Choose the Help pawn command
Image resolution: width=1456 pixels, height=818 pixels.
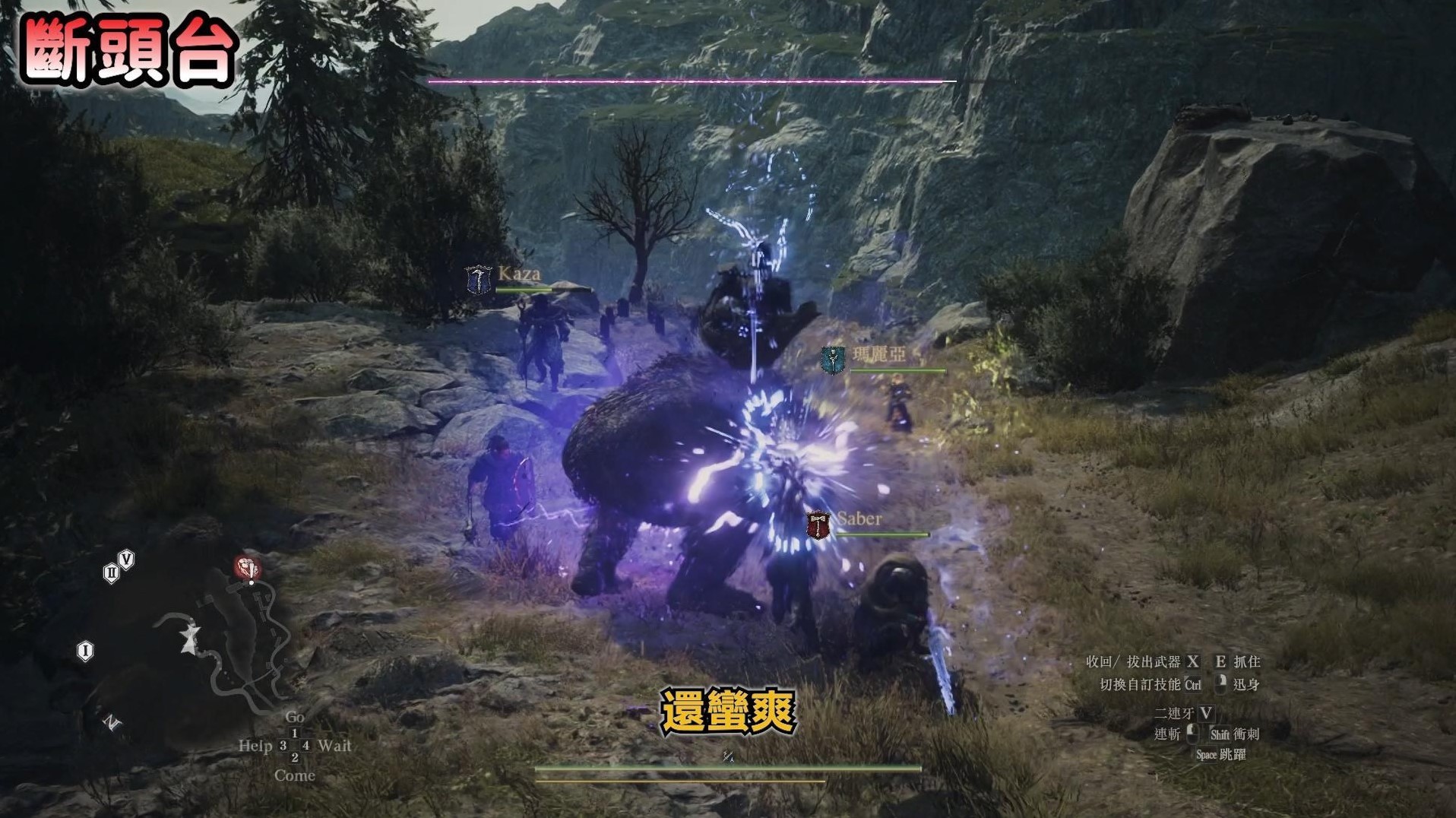(255, 746)
